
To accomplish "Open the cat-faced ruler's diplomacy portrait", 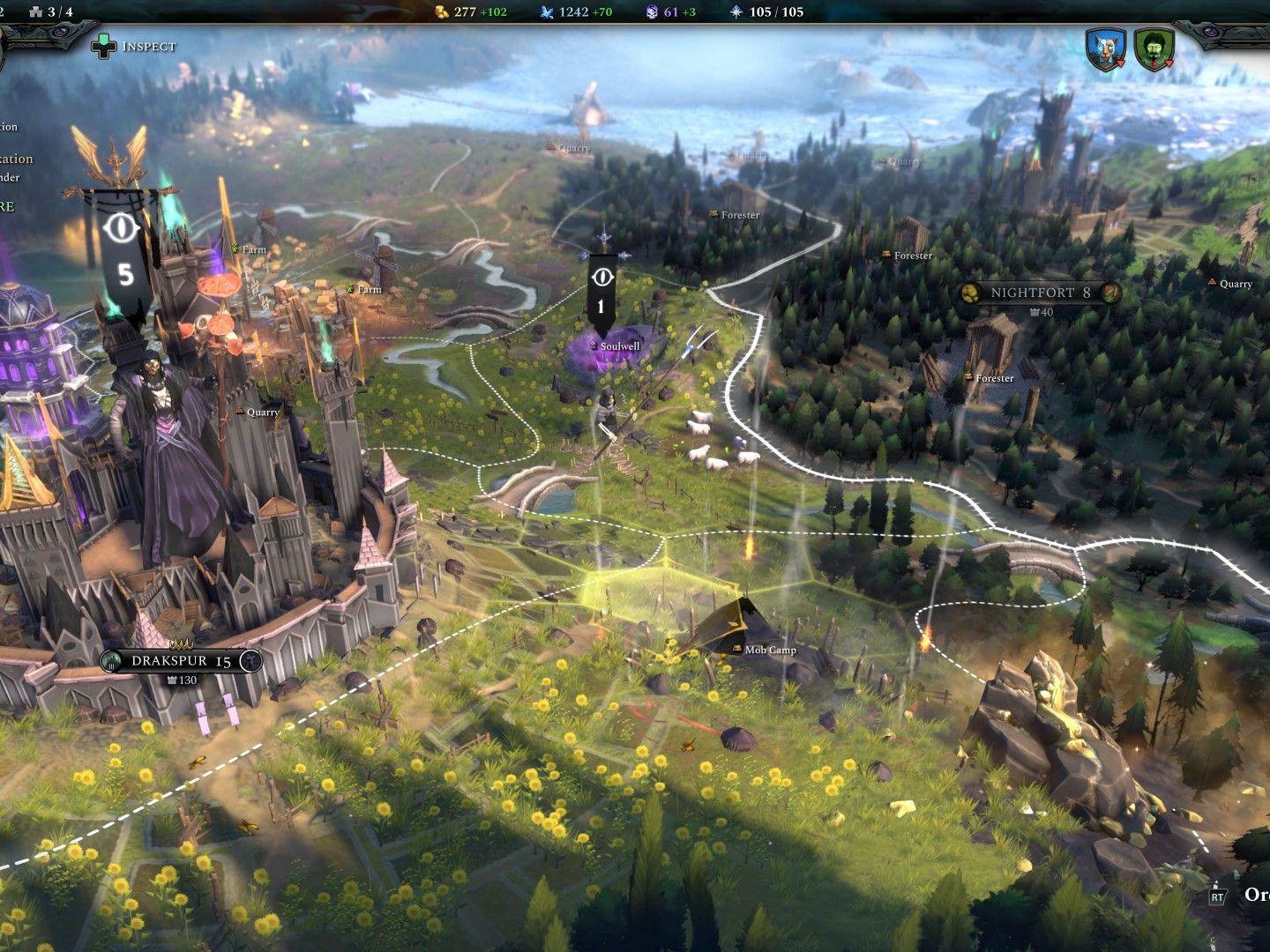I will [x=1106, y=49].
